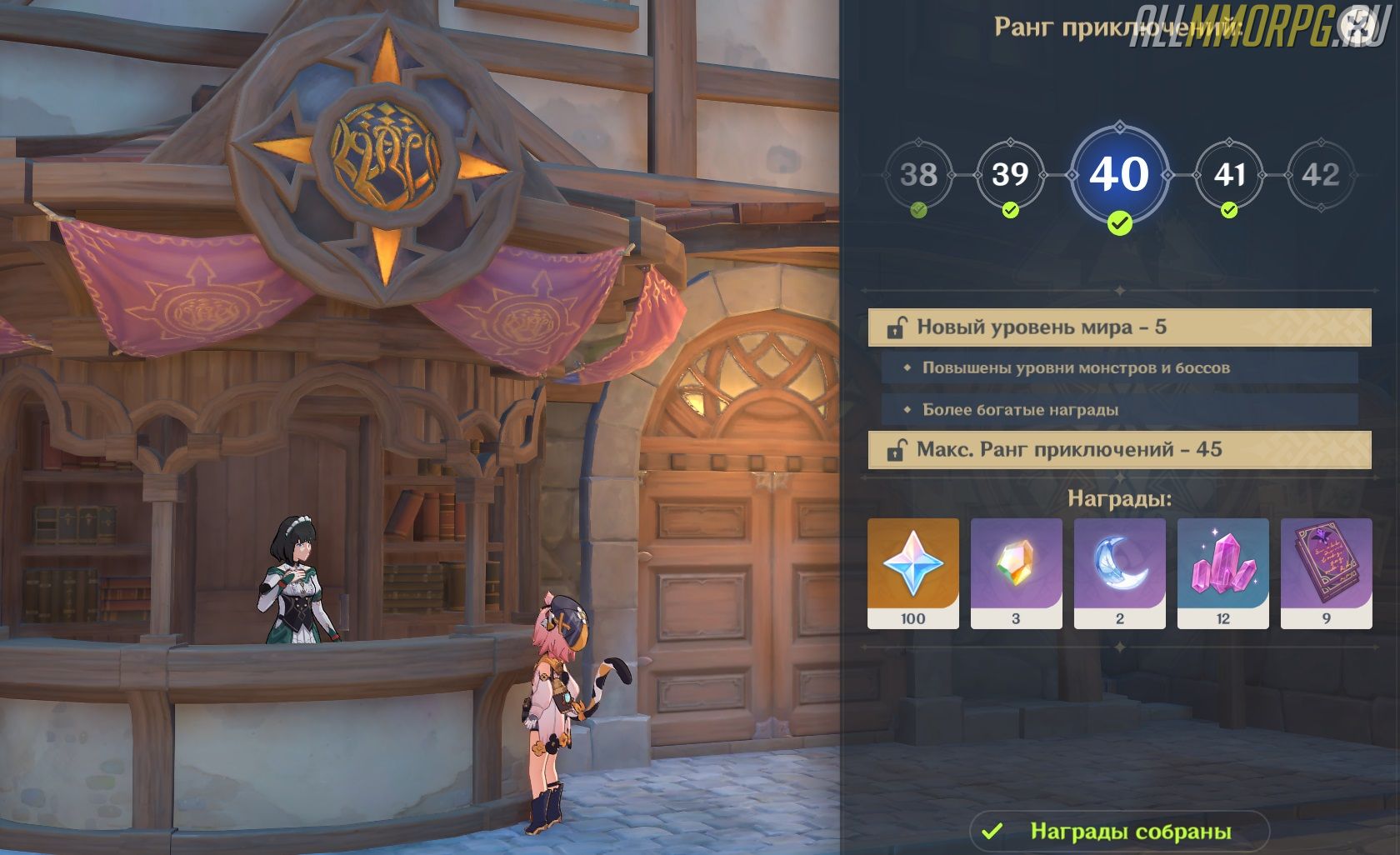
Task: Switch to adventure rank 41 node
Action: click(1229, 175)
